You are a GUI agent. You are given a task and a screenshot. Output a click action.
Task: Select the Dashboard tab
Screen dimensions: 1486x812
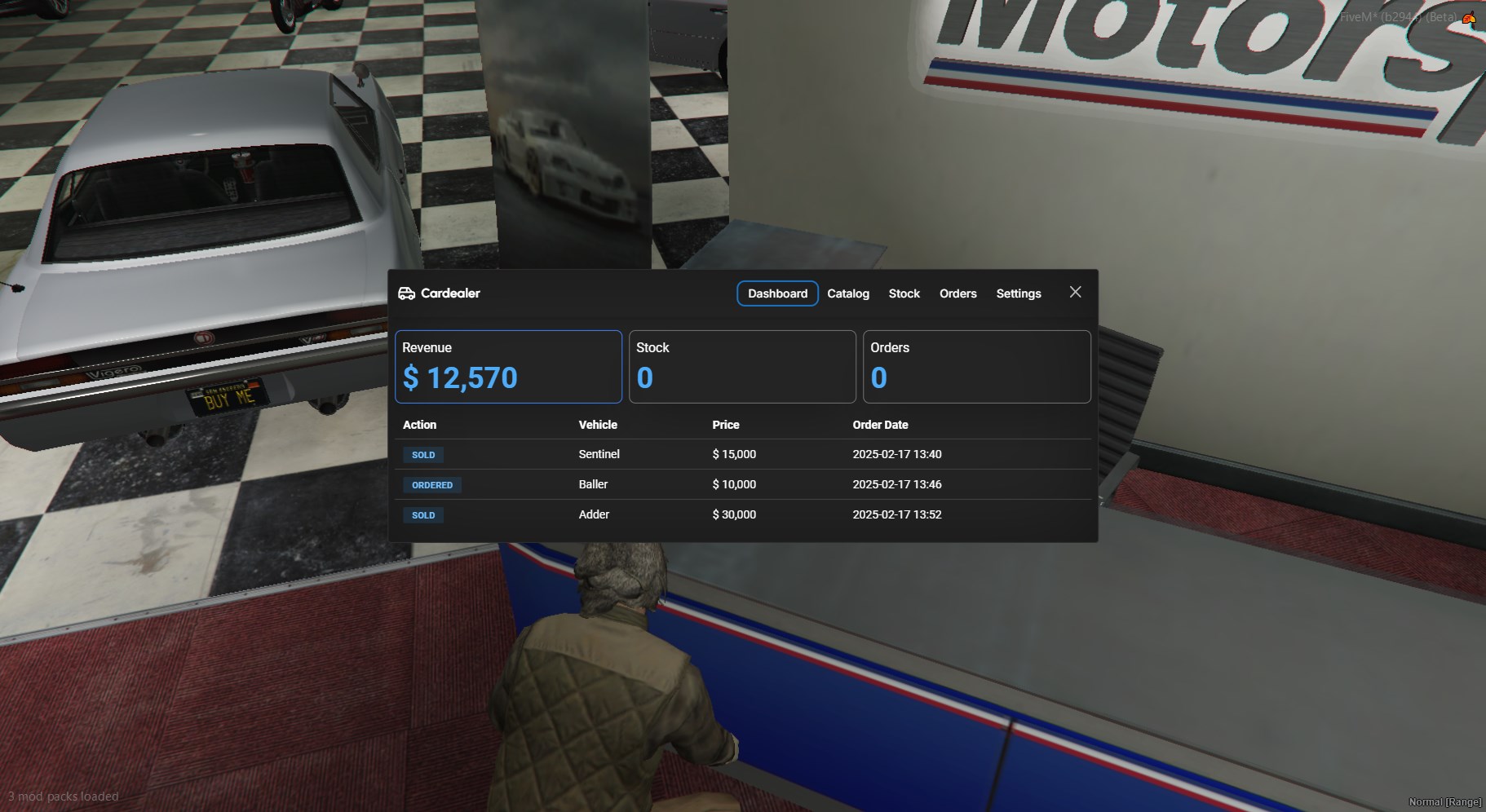tap(778, 293)
